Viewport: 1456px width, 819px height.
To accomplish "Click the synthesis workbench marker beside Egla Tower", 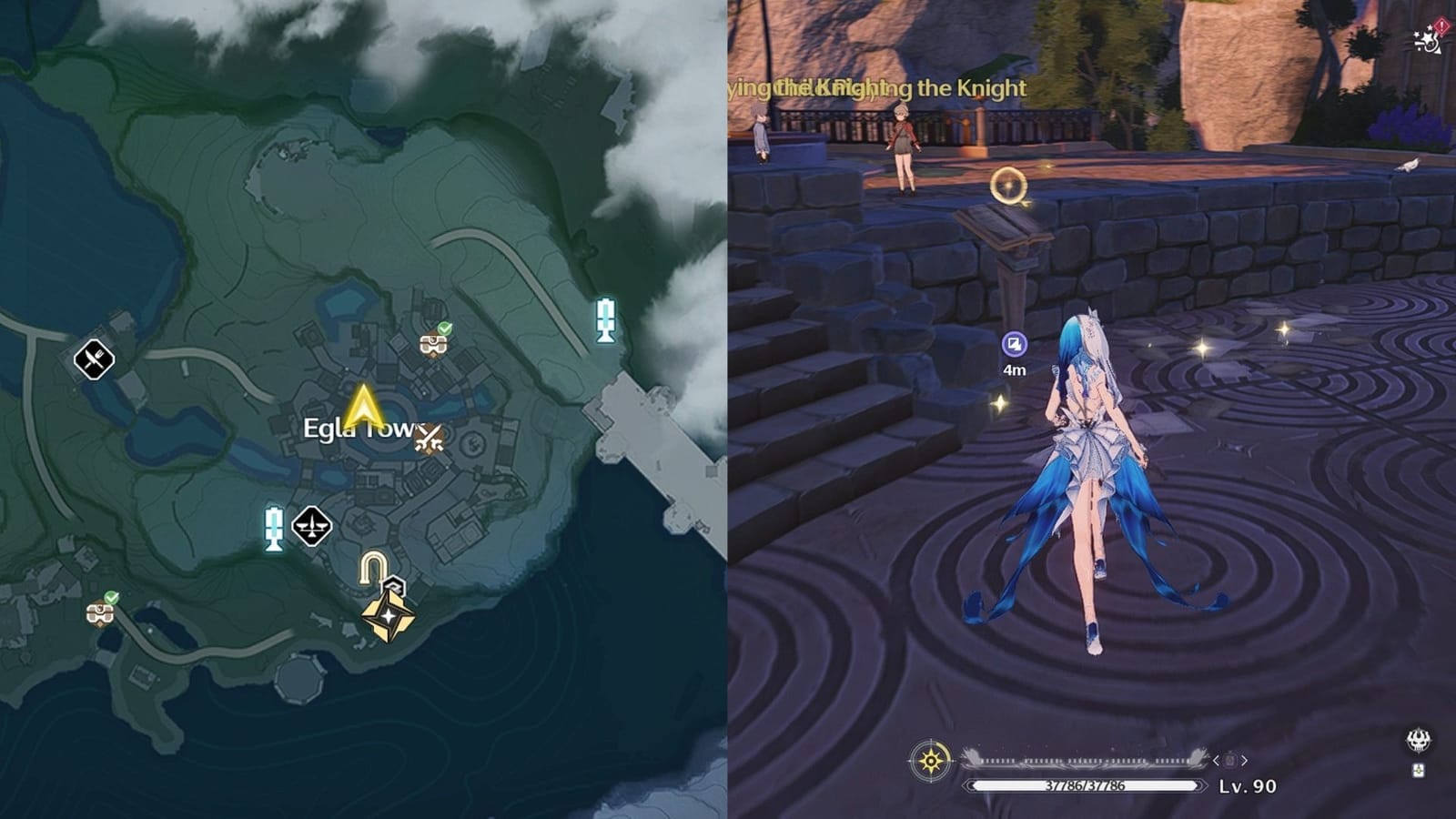I will (x=428, y=440).
